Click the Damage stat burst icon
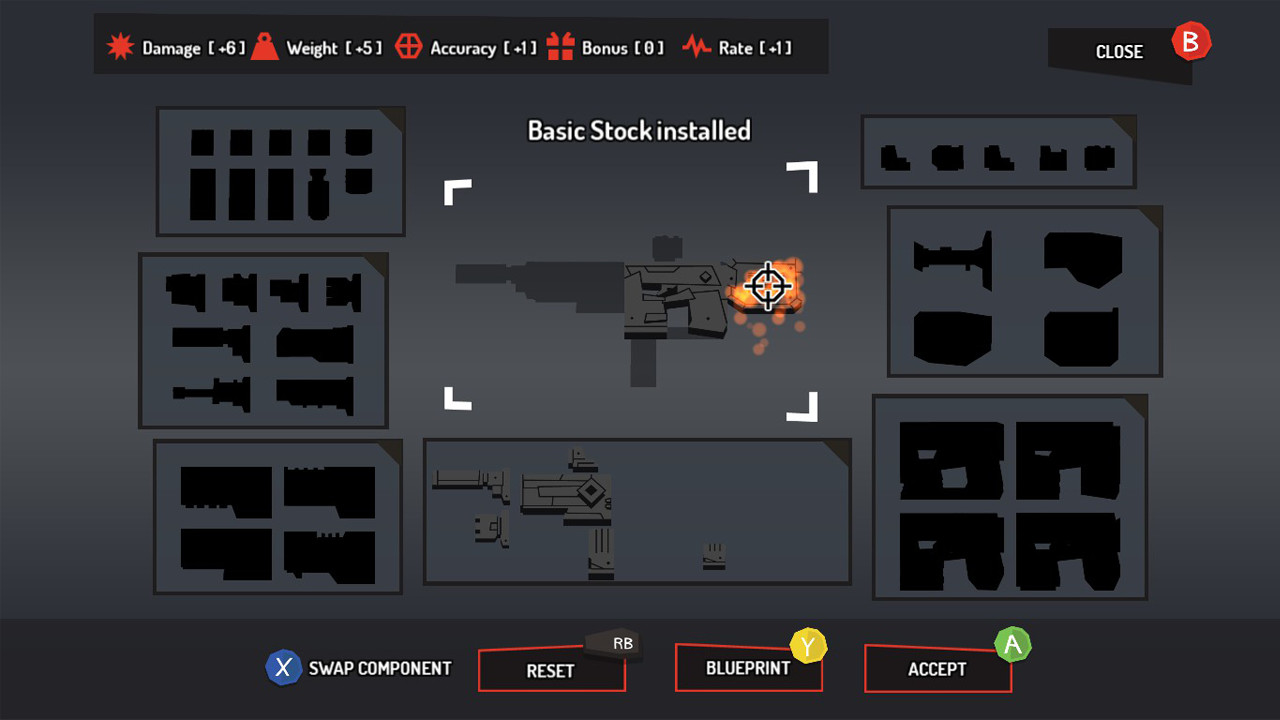 119,45
